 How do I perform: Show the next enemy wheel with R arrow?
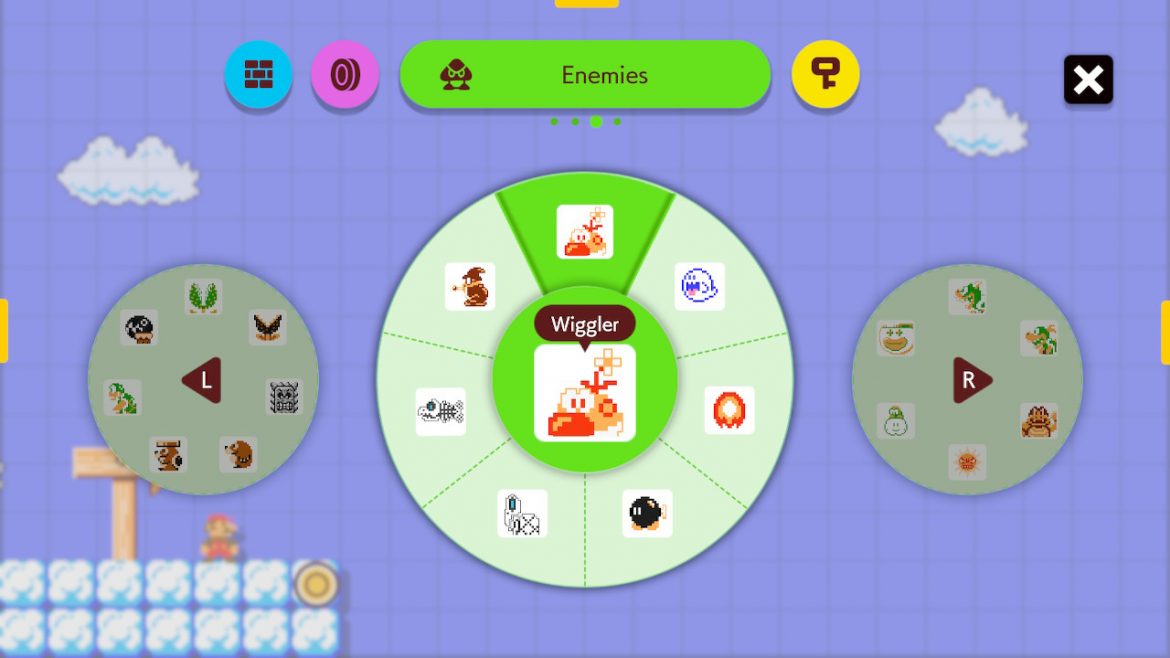pos(970,380)
